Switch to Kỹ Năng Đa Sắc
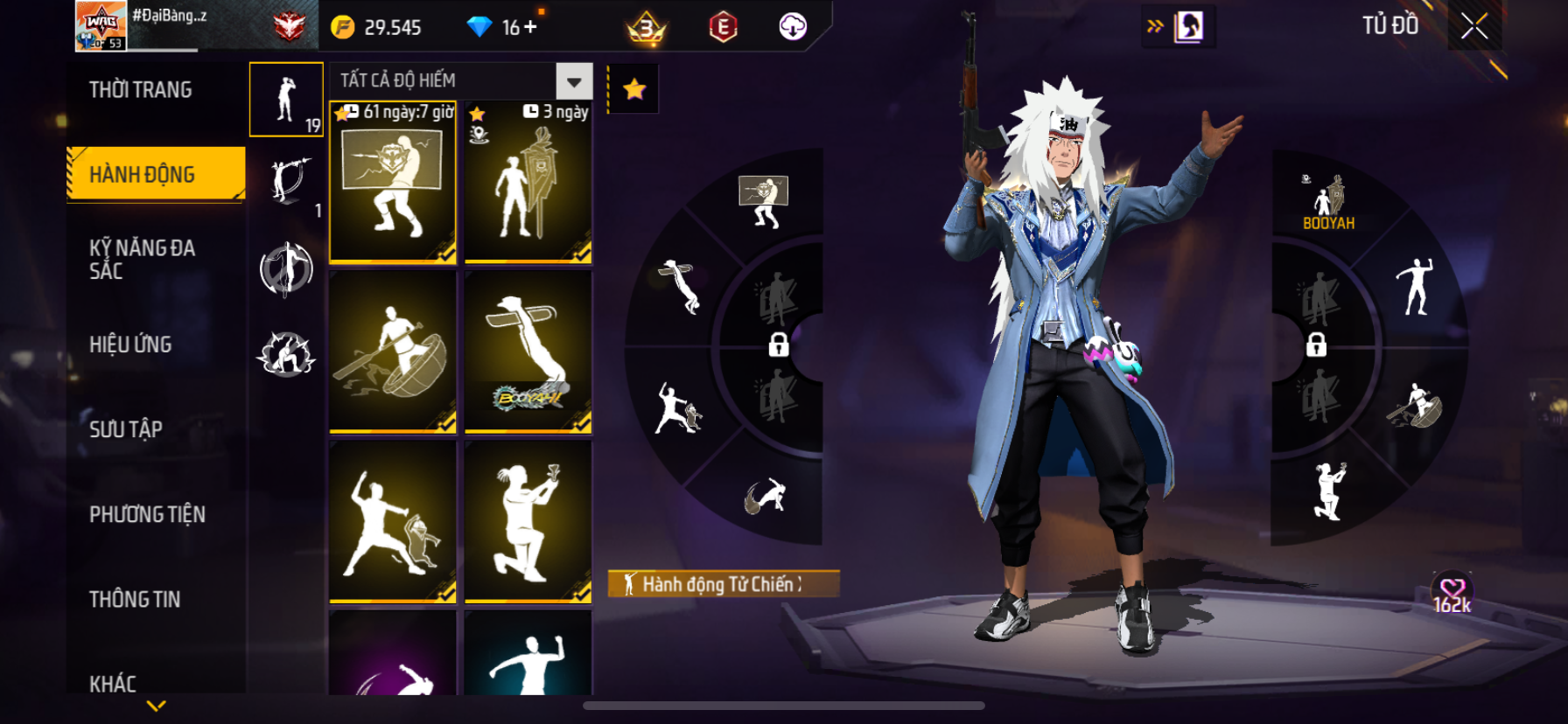This screenshot has width=1568, height=724. [142, 260]
